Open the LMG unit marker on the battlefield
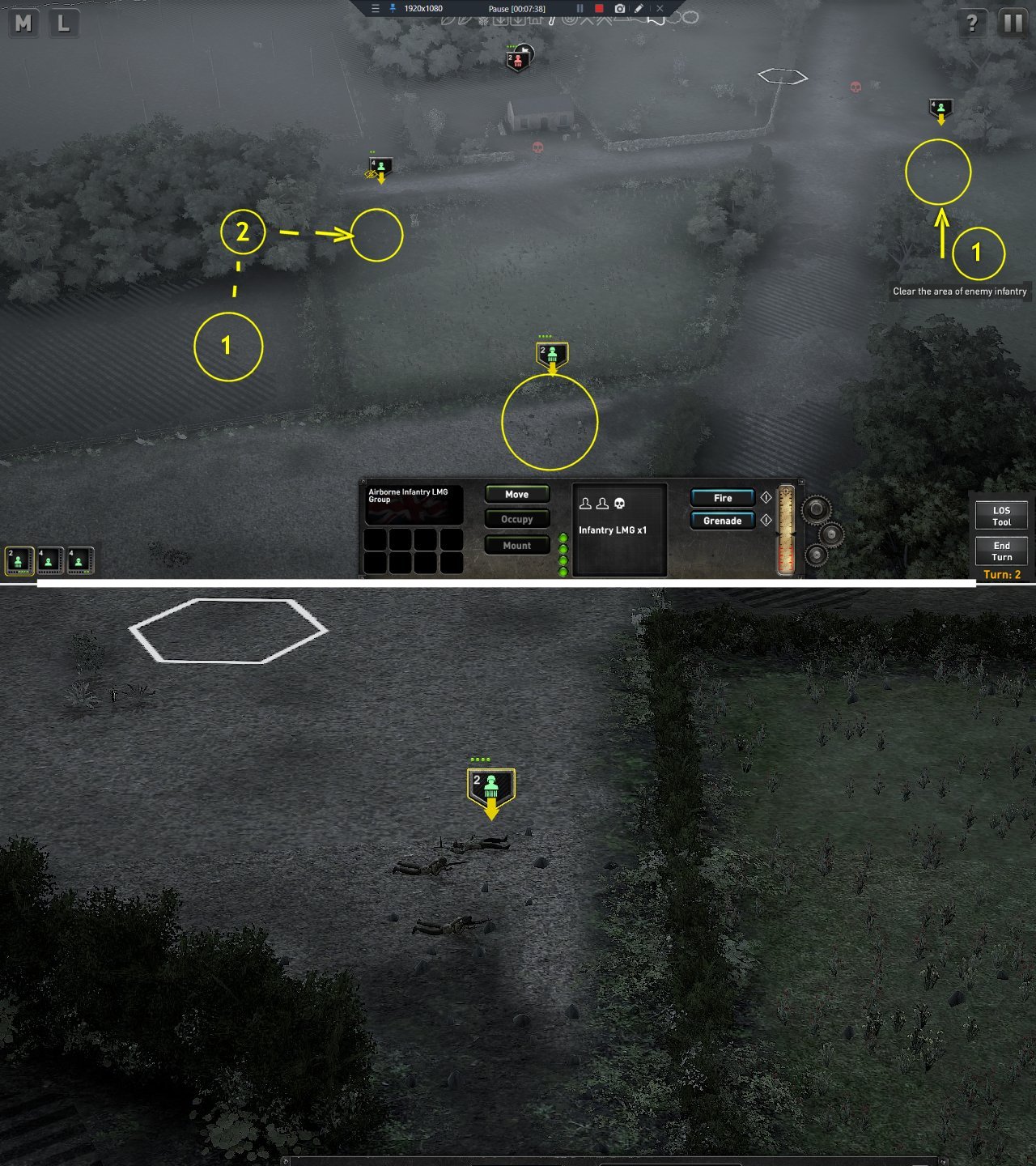The height and width of the screenshot is (1166, 1036). (551, 351)
